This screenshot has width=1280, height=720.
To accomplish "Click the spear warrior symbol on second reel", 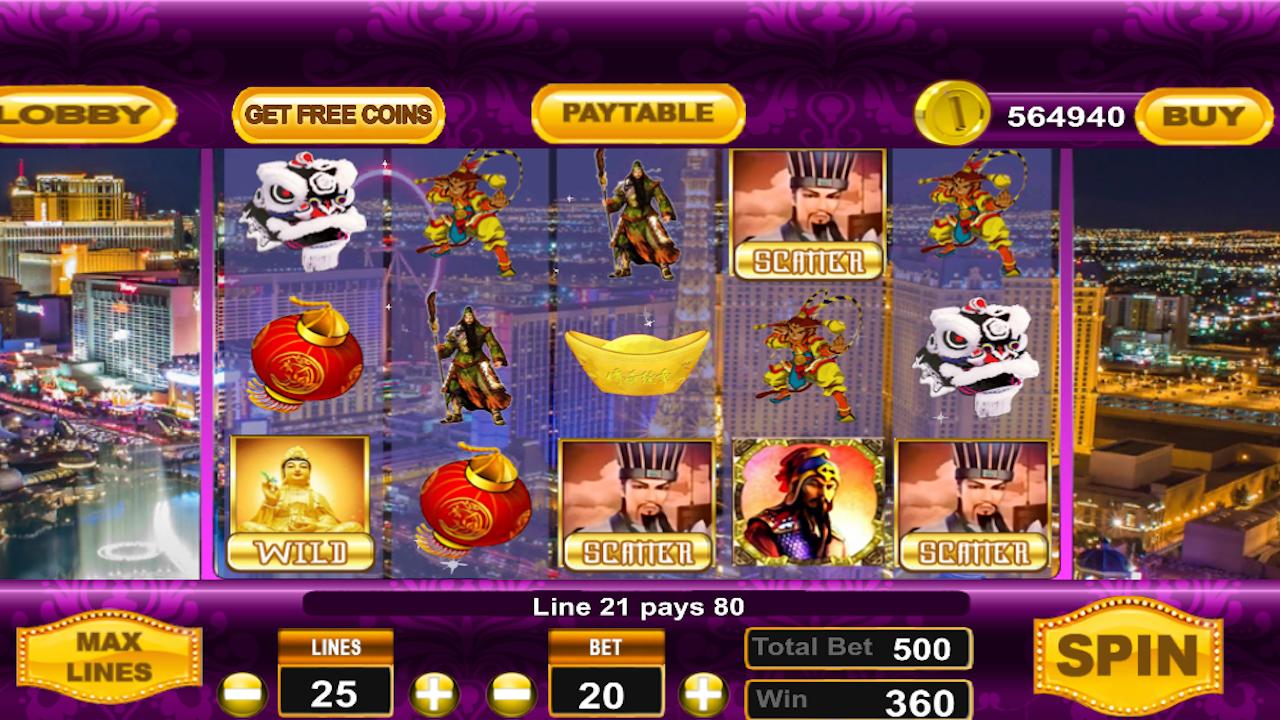I will [470, 360].
